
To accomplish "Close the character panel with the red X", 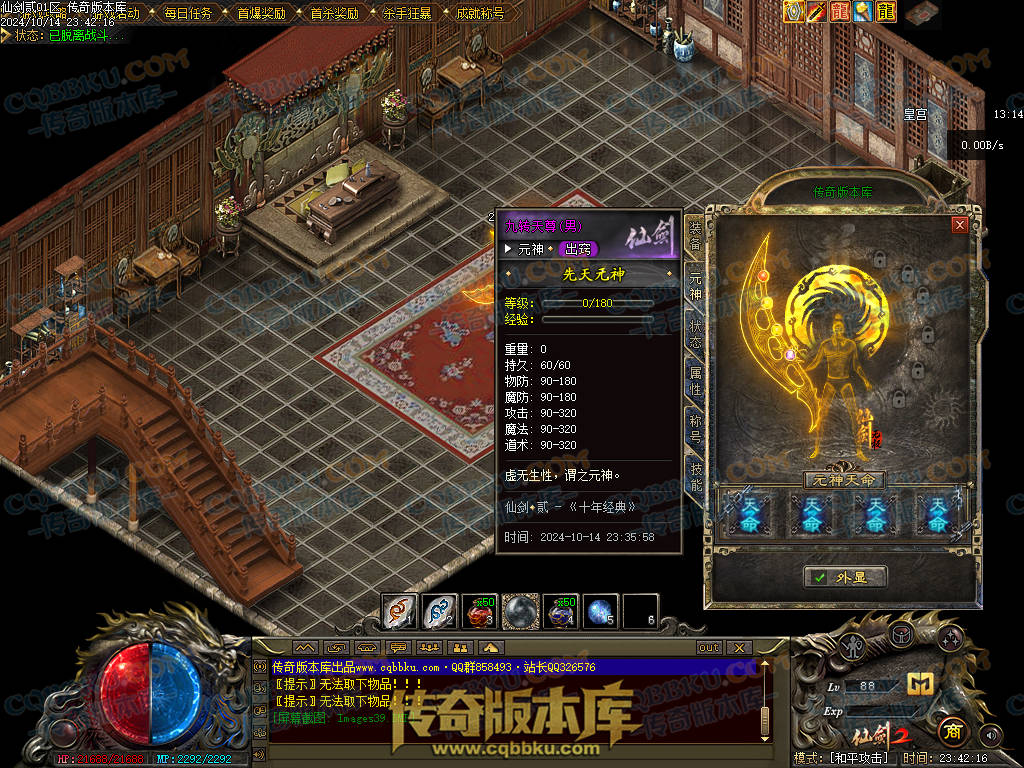I will pyautogui.click(x=960, y=225).
